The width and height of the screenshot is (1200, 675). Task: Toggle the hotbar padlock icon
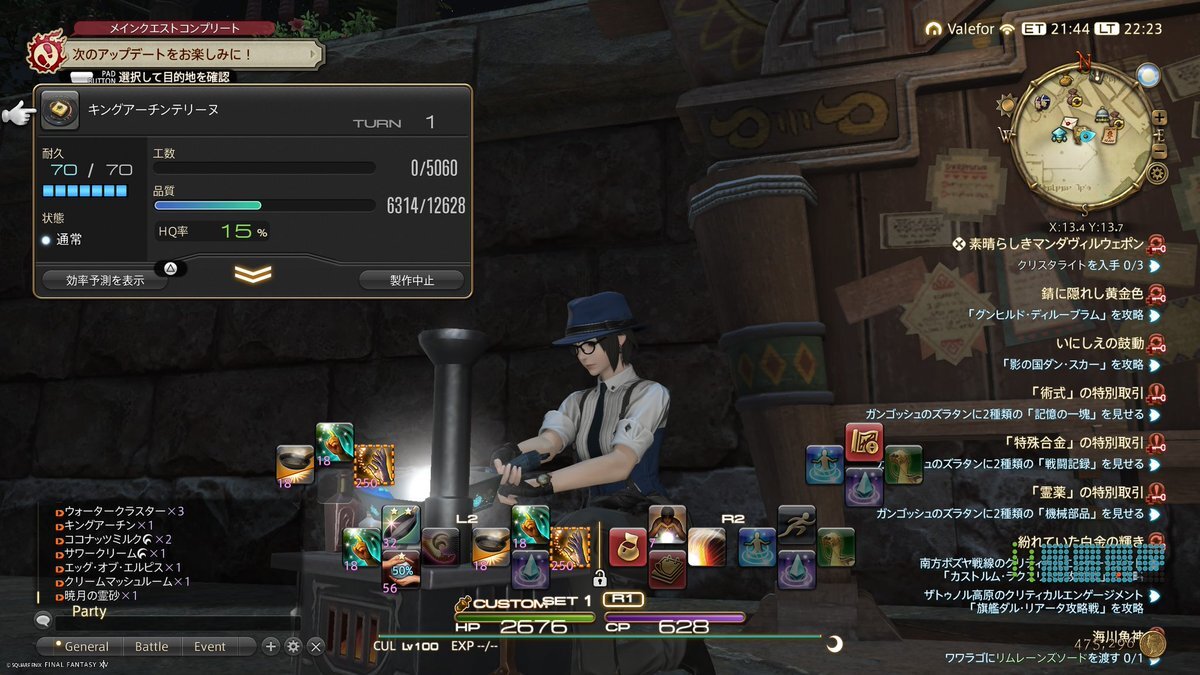pos(600,578)
